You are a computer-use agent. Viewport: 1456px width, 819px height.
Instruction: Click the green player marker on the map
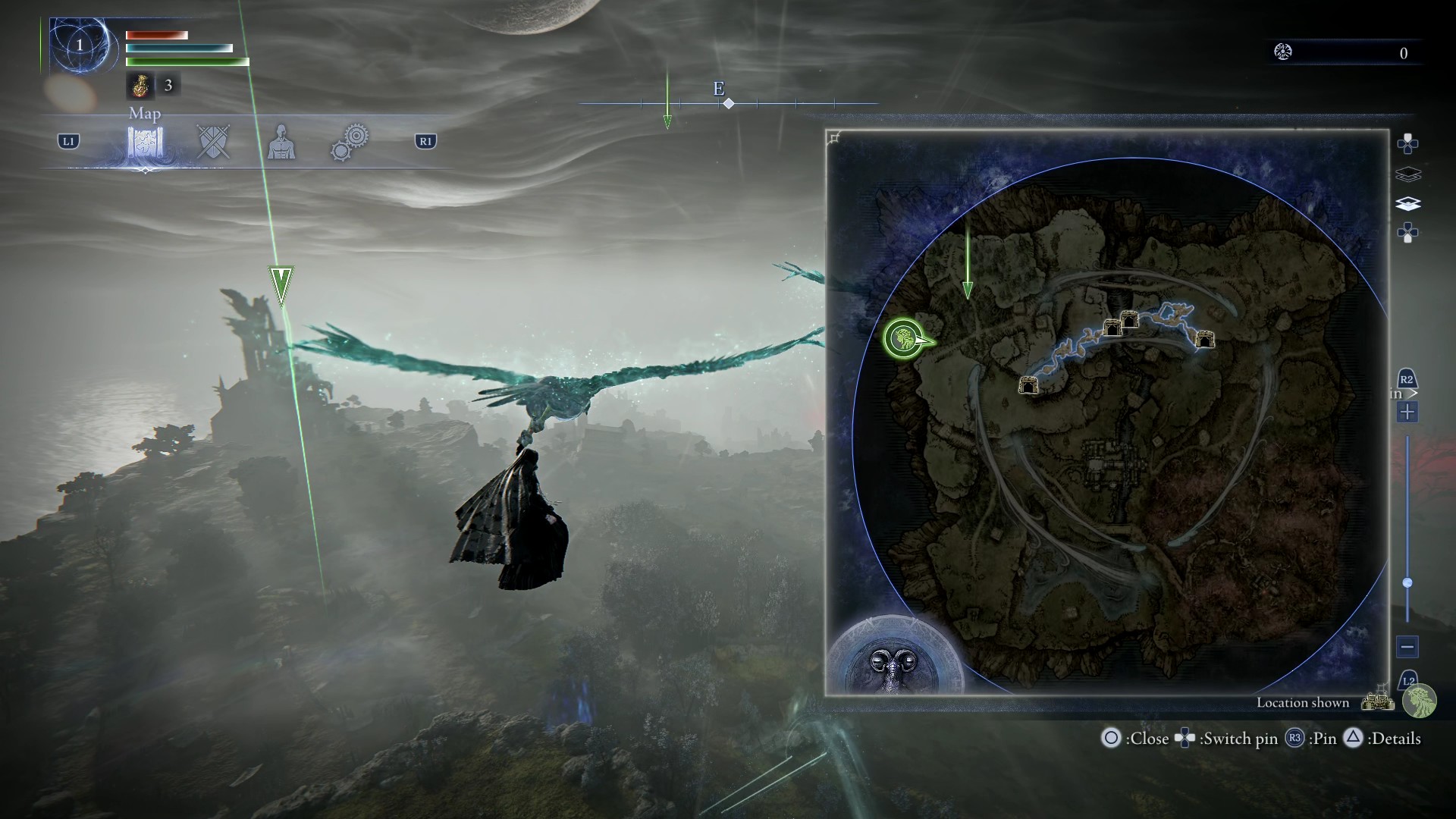point(905,338)
